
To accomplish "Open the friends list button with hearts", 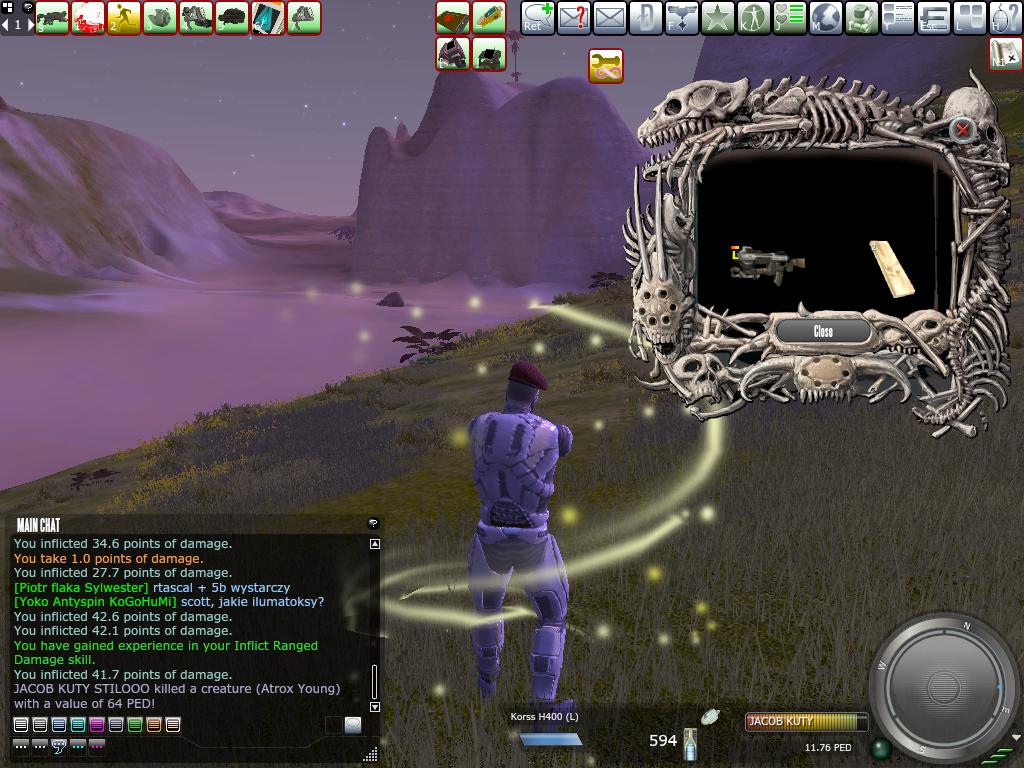I will [x=790, y=17].
